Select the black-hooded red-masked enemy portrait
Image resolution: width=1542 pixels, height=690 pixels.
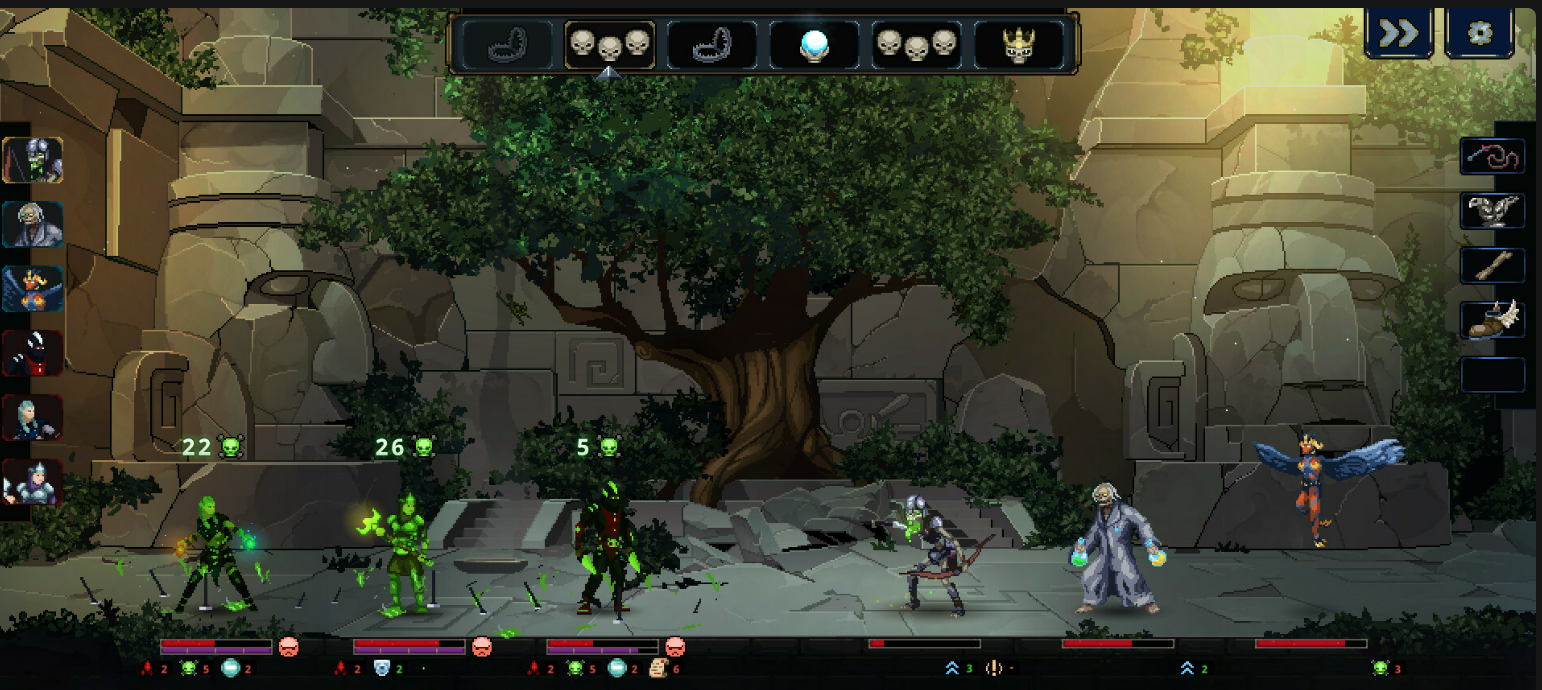33,352
